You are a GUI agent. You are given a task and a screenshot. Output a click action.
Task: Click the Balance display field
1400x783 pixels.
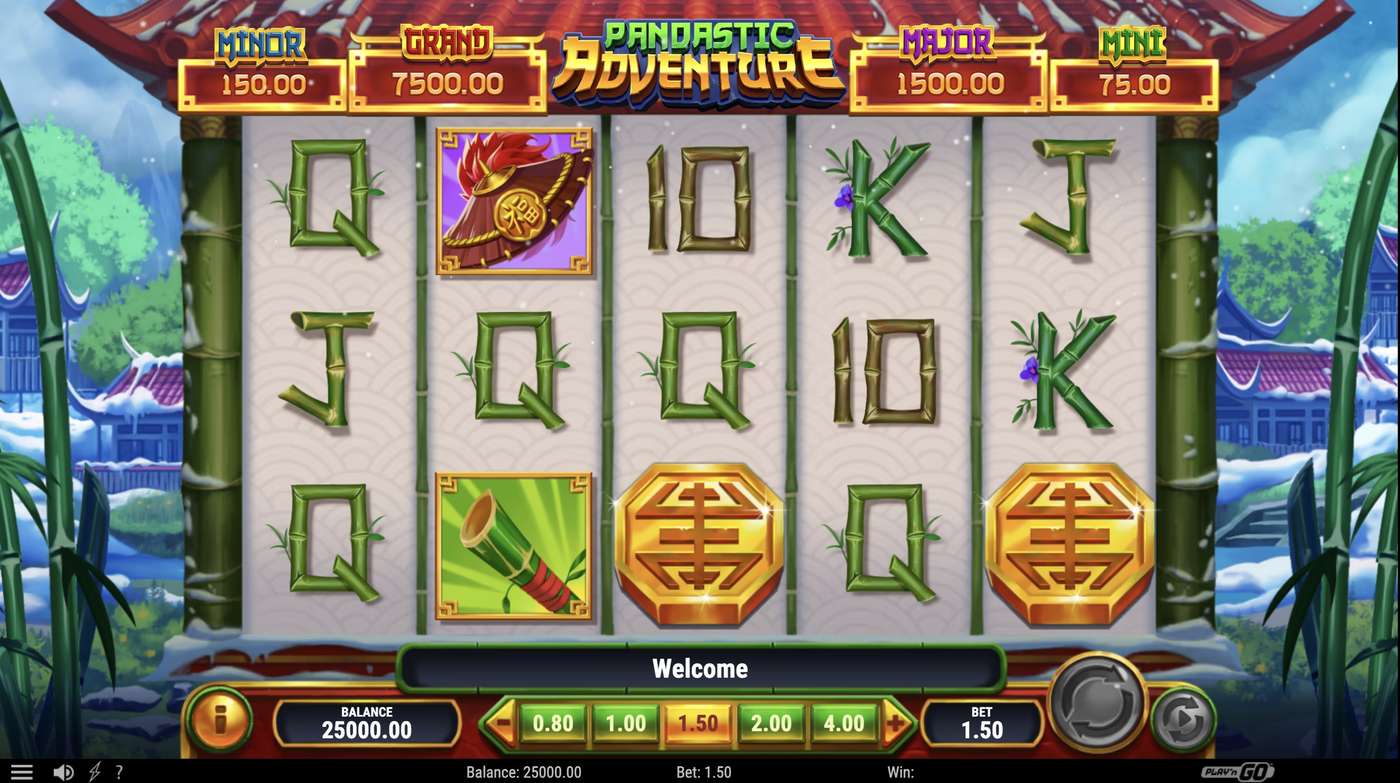pyautogui.click(x=367, y=722)
